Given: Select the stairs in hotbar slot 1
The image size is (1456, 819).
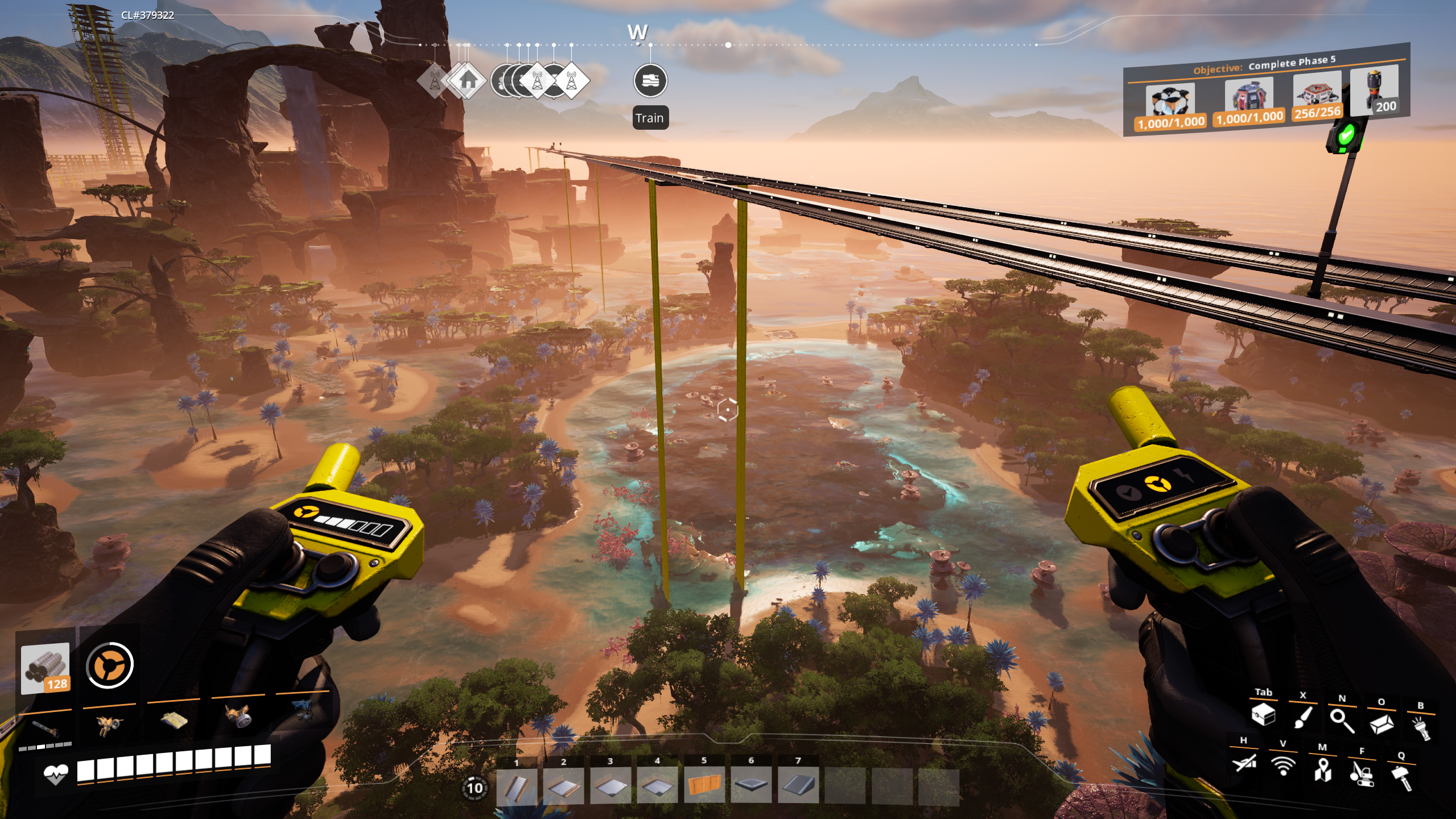Looking at the screenshot, I should pyautogui.click(x=516, y=786).
